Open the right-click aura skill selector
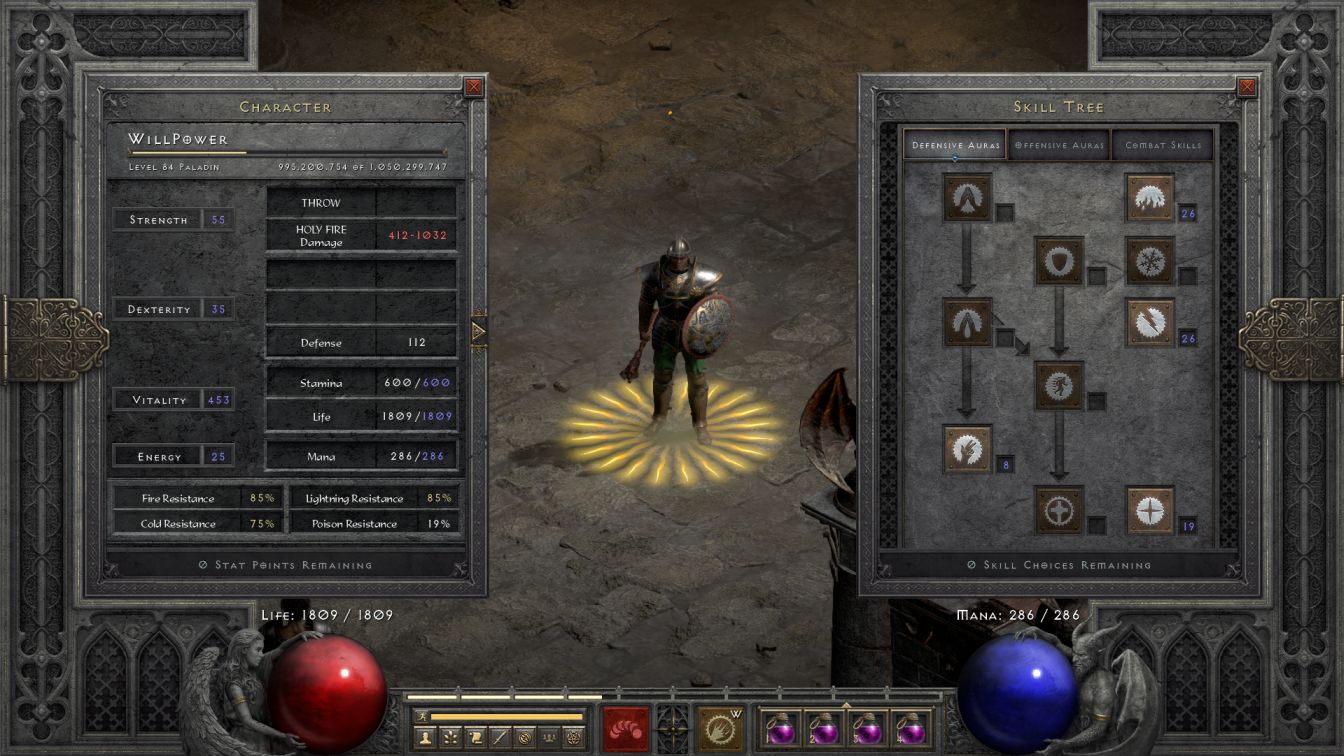The width and height of the screenshot is (1344, 756). pos(719,729)
